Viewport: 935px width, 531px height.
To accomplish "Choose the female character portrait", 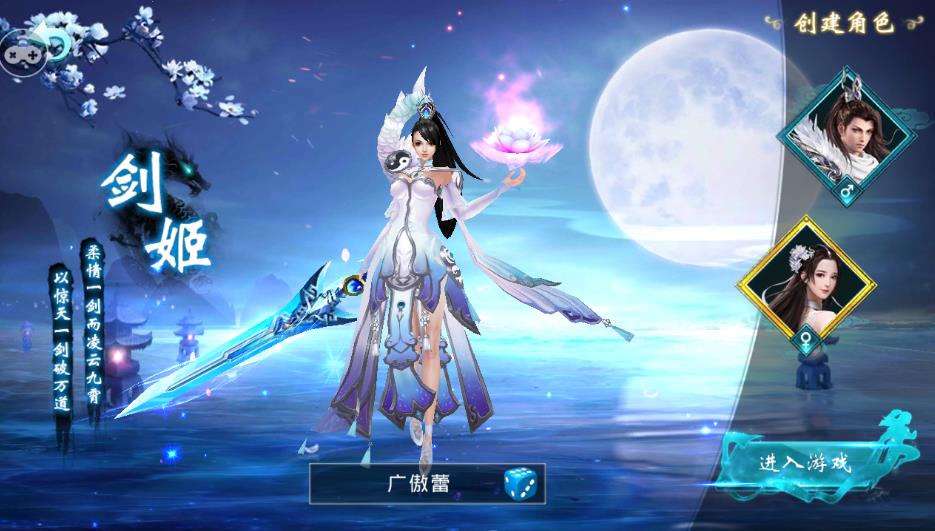I will pos(805,279).
